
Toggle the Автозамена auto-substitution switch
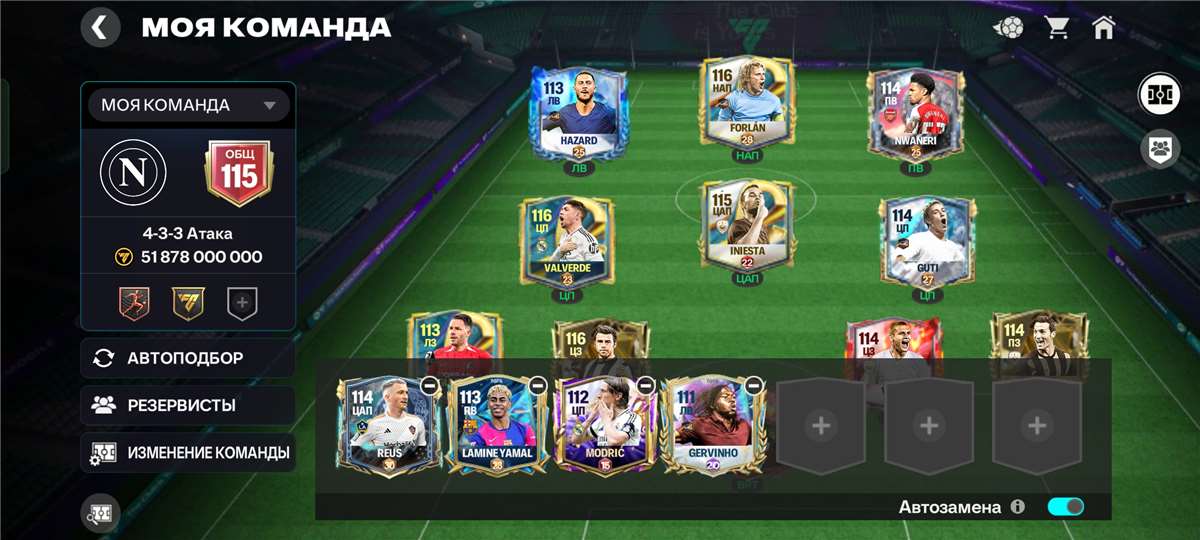click(1065, 507)
